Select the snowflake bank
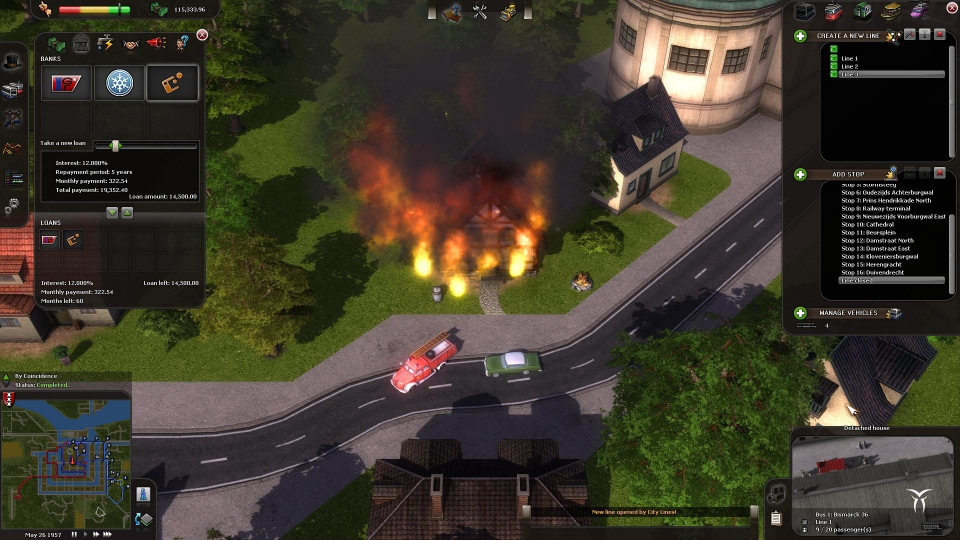 (120, 83)
